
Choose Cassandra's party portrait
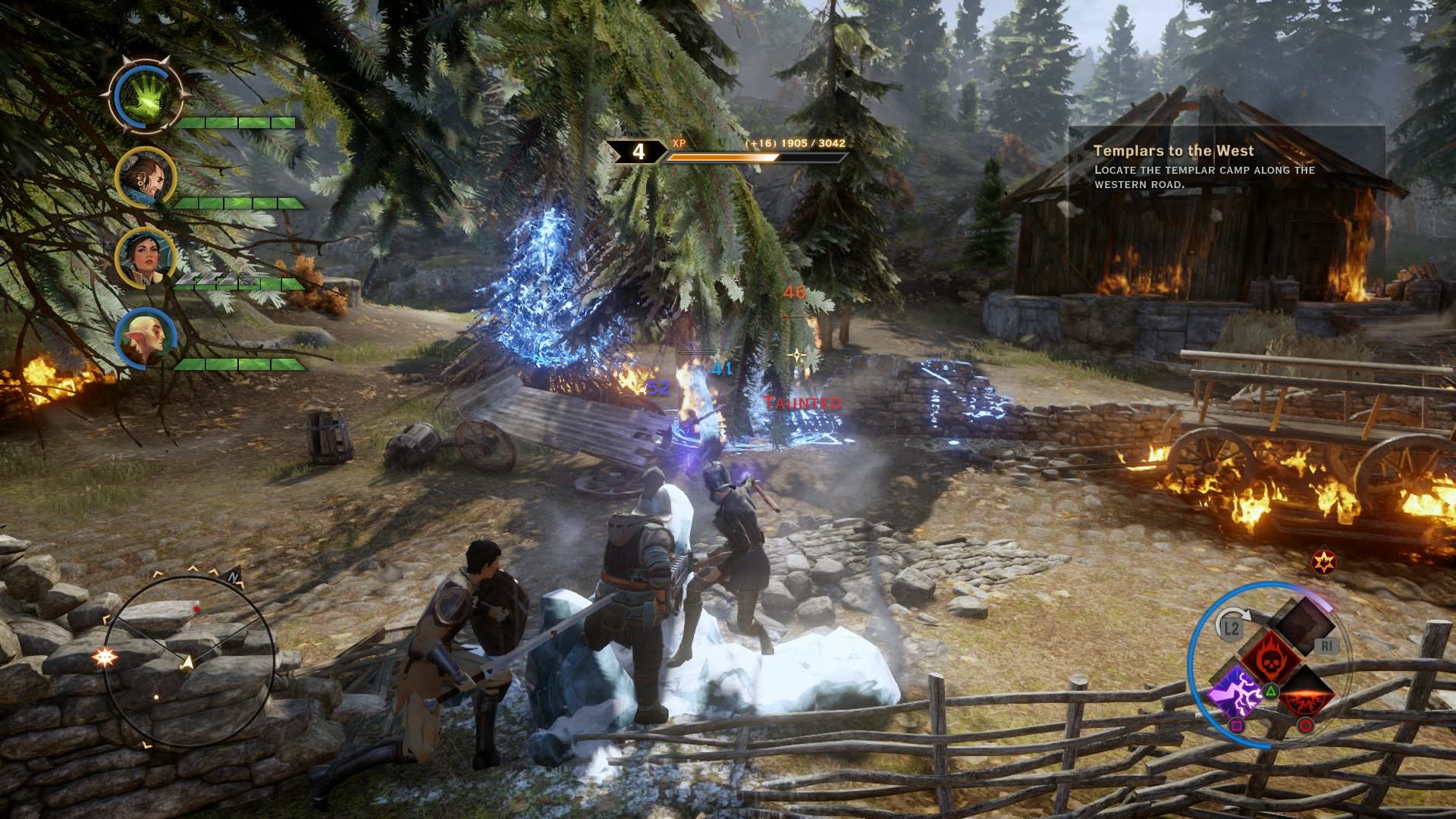coord(144,257)
